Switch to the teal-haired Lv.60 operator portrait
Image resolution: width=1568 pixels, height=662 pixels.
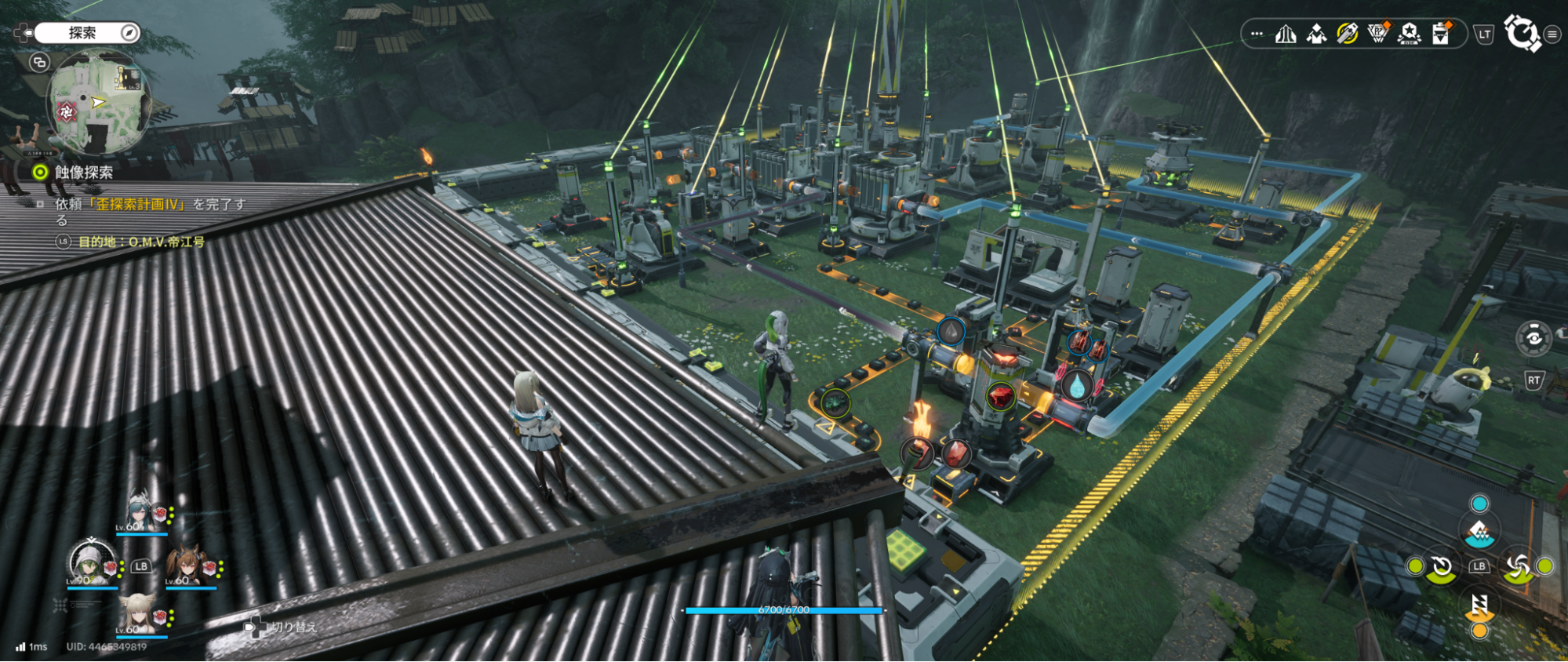(x=140, y=512)
